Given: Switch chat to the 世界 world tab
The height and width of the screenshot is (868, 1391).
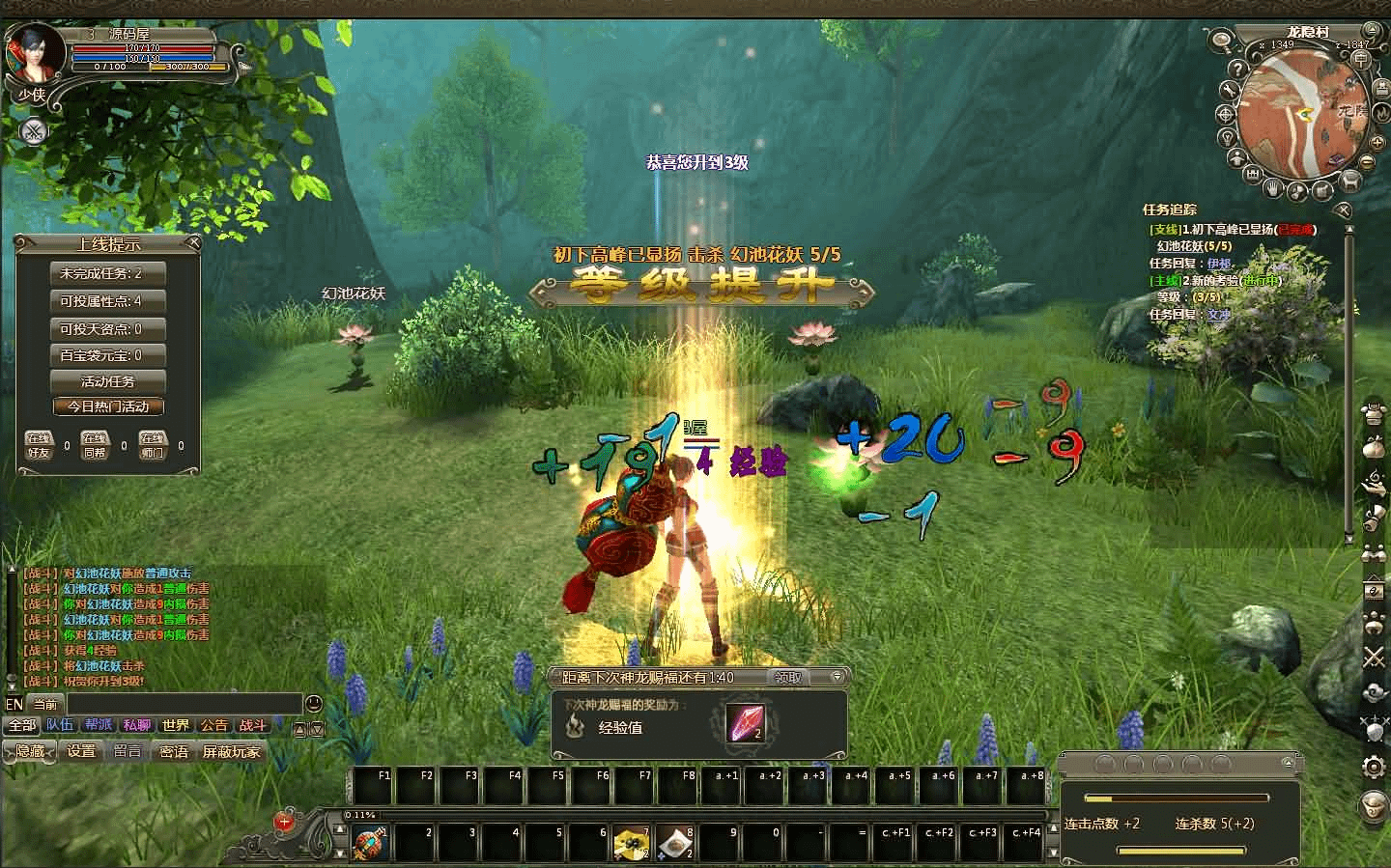Looking at the screenshot, I should [175, 725].
